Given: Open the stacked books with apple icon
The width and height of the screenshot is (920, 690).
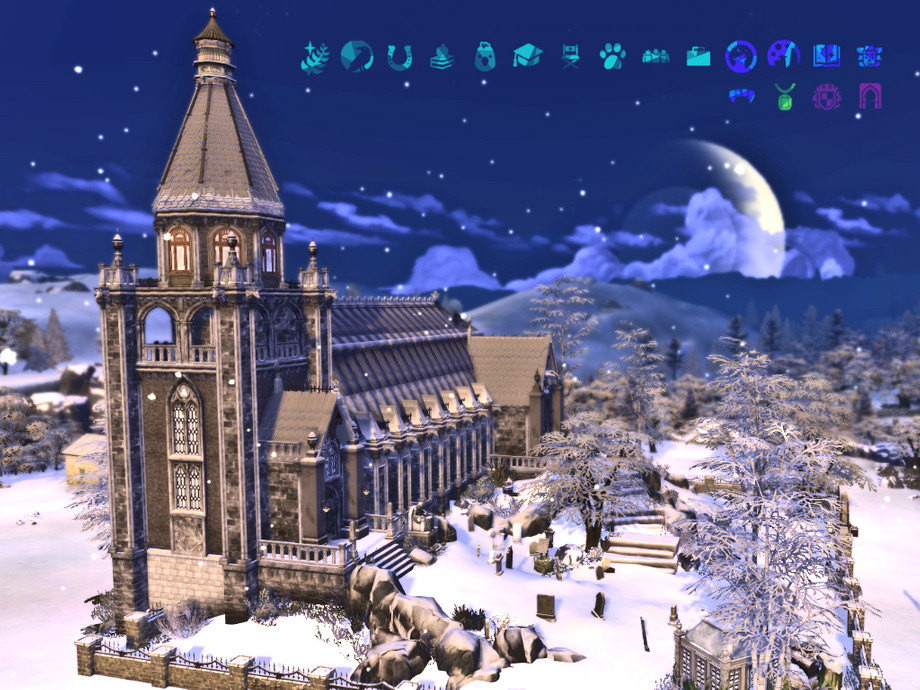Looking at the screenshot, I should click(442, 57).
